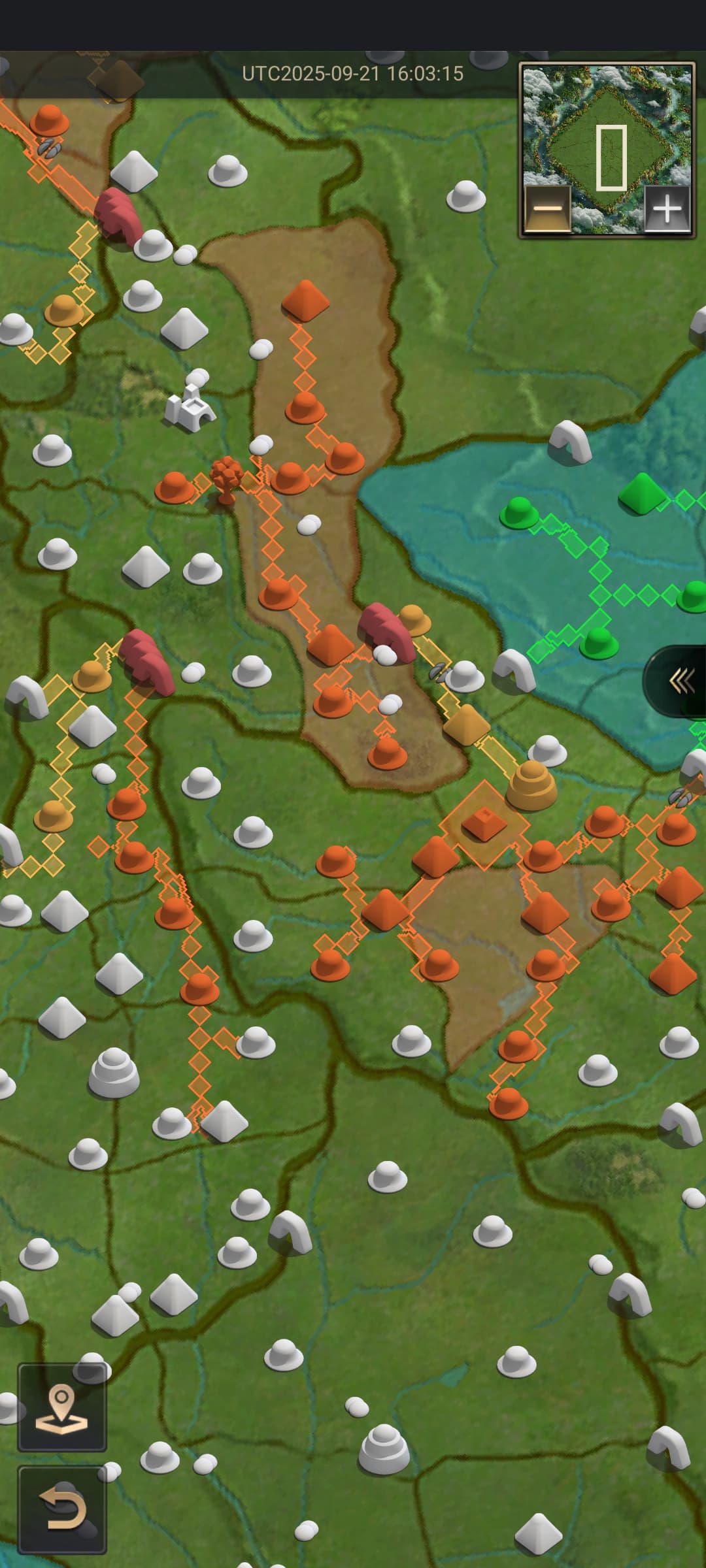
Task: Locate my position with the map pin button
Action: pyautogui.click(x=62, y=1406)
